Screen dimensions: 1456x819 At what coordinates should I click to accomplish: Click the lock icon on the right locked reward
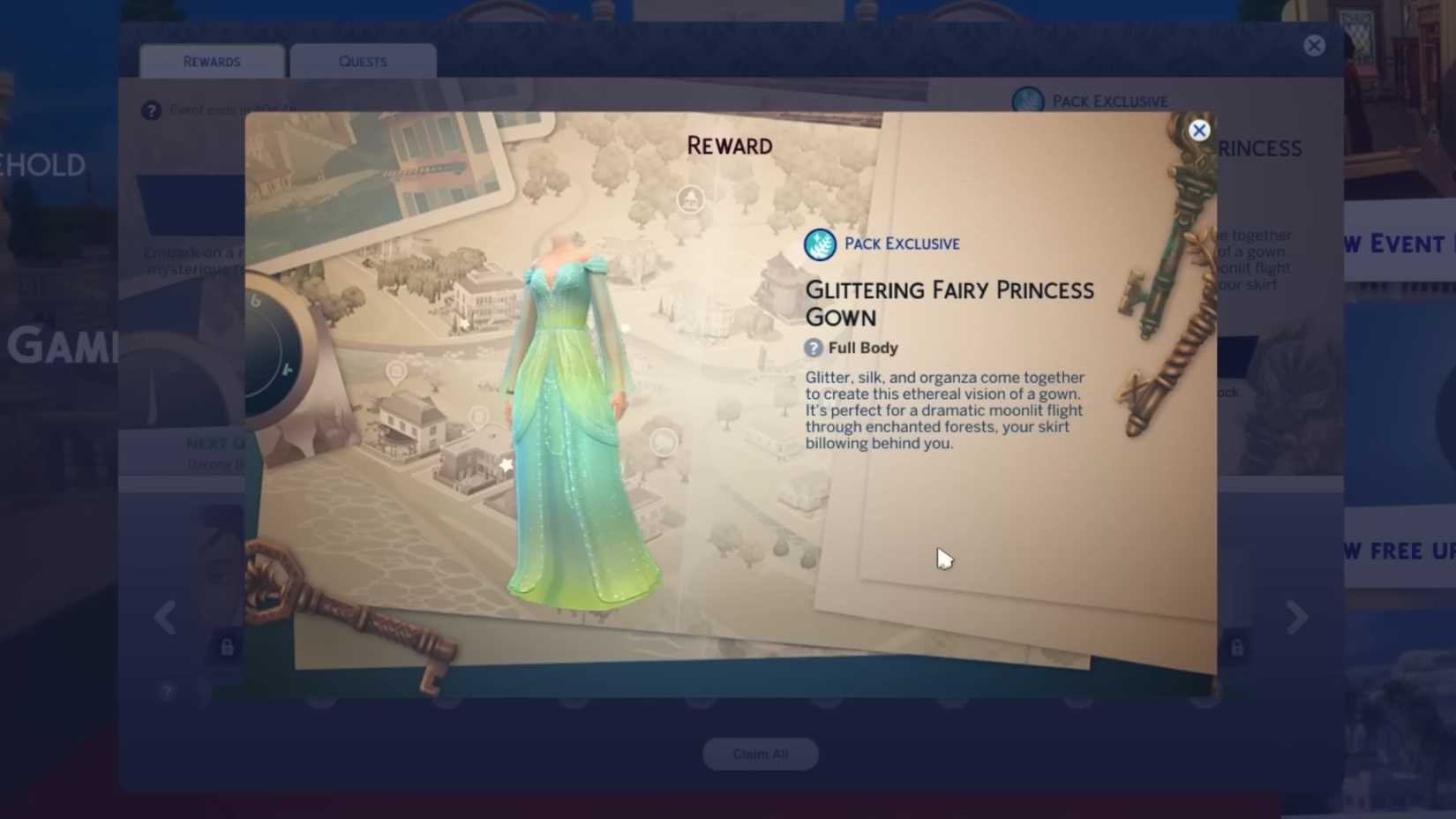tap(1237, 647)
